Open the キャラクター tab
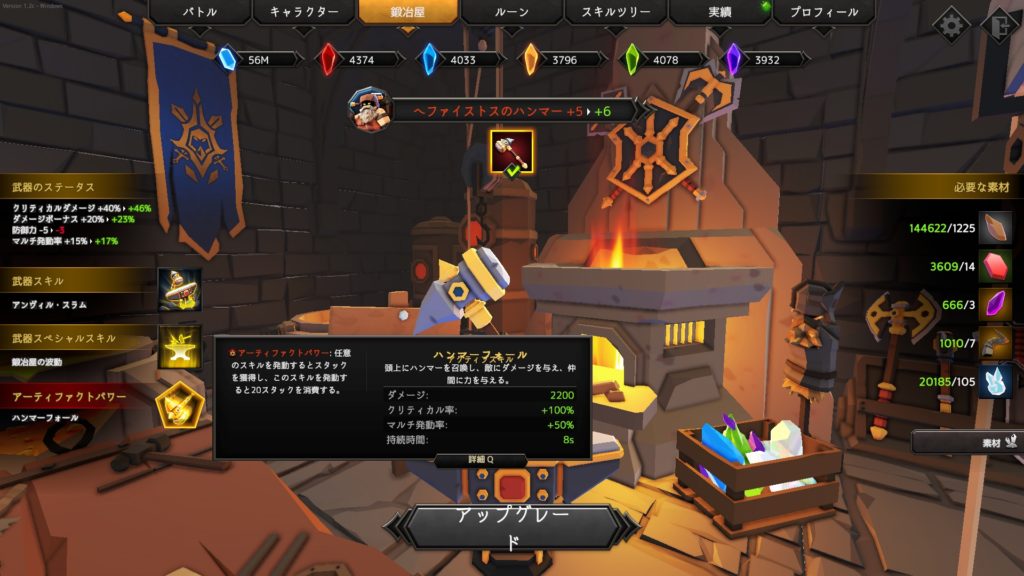 coord(304,13)
